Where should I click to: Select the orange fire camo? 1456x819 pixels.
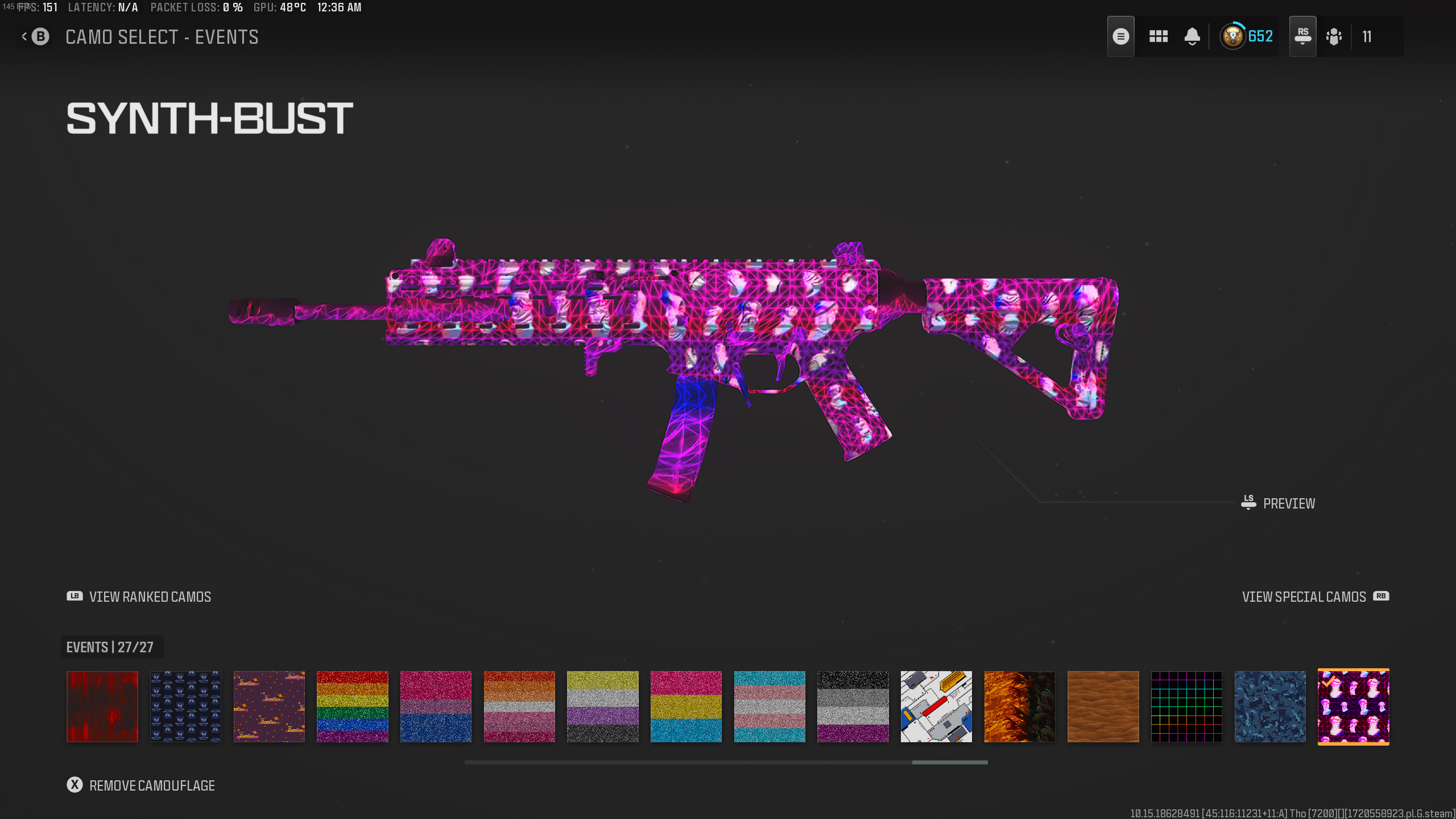1020,706
